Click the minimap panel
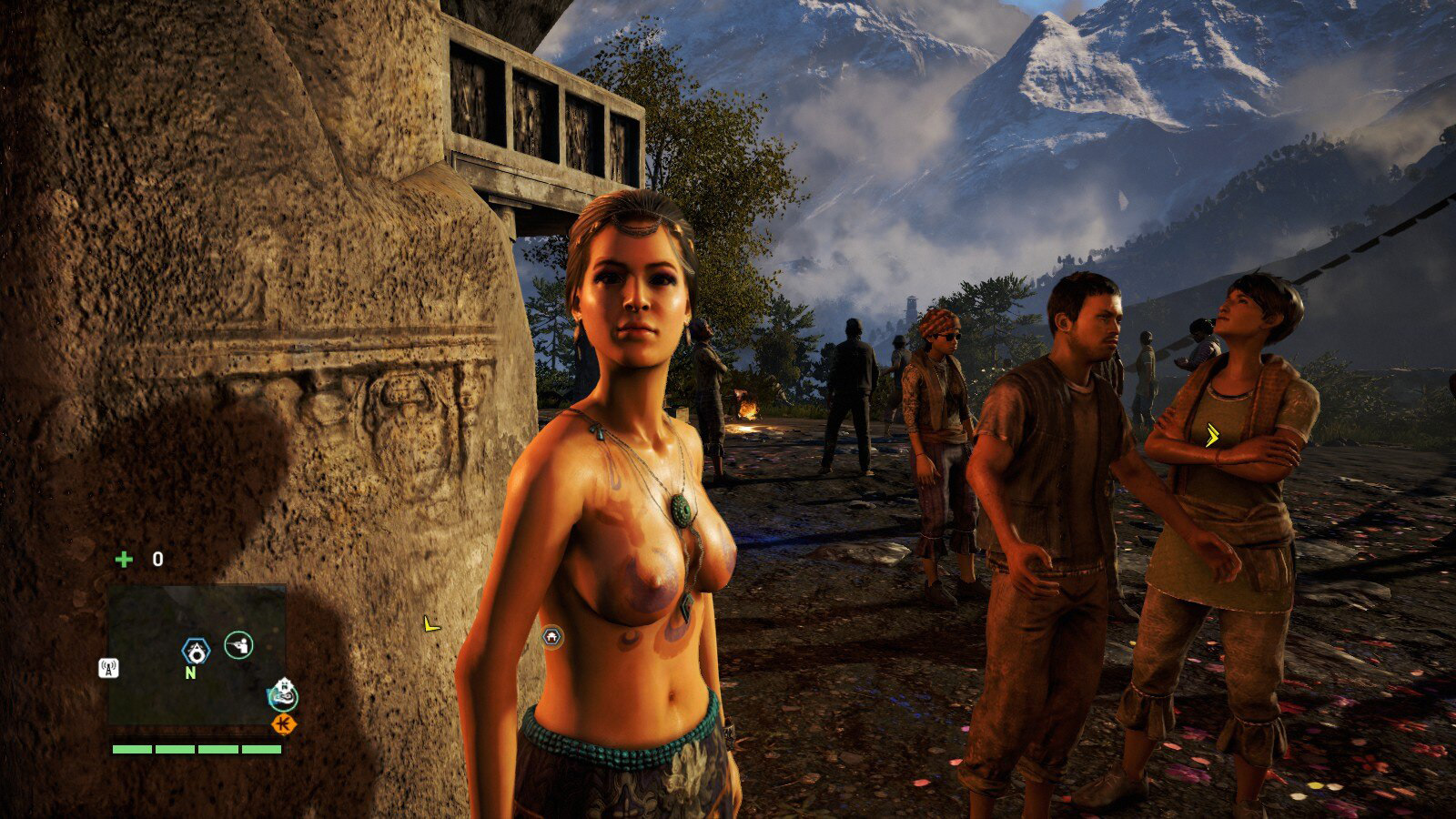The width and height of the screenshot is (1456, 819). pyautogui.click(x=196, y=653)
